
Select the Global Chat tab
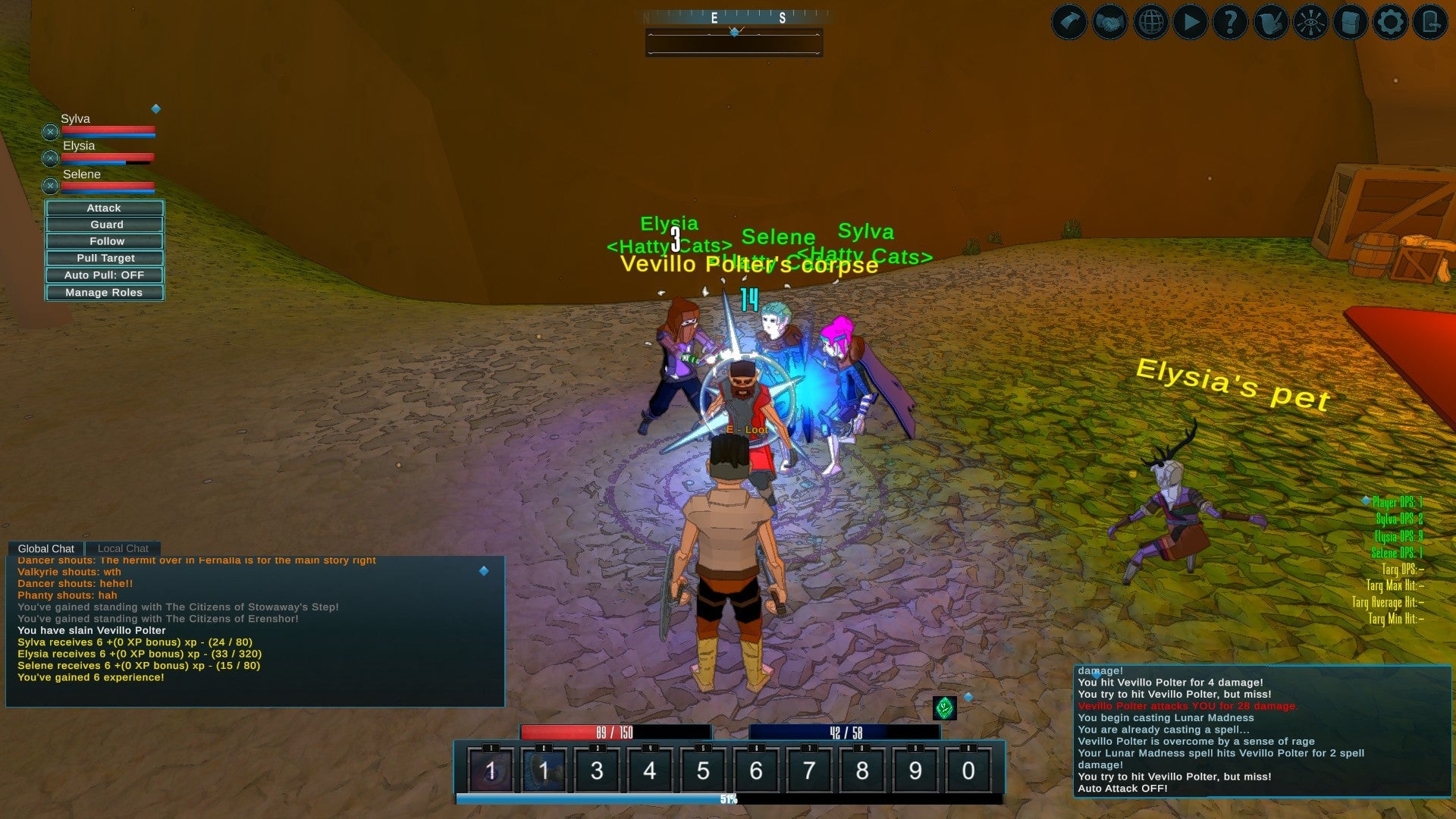pos(45,548)
